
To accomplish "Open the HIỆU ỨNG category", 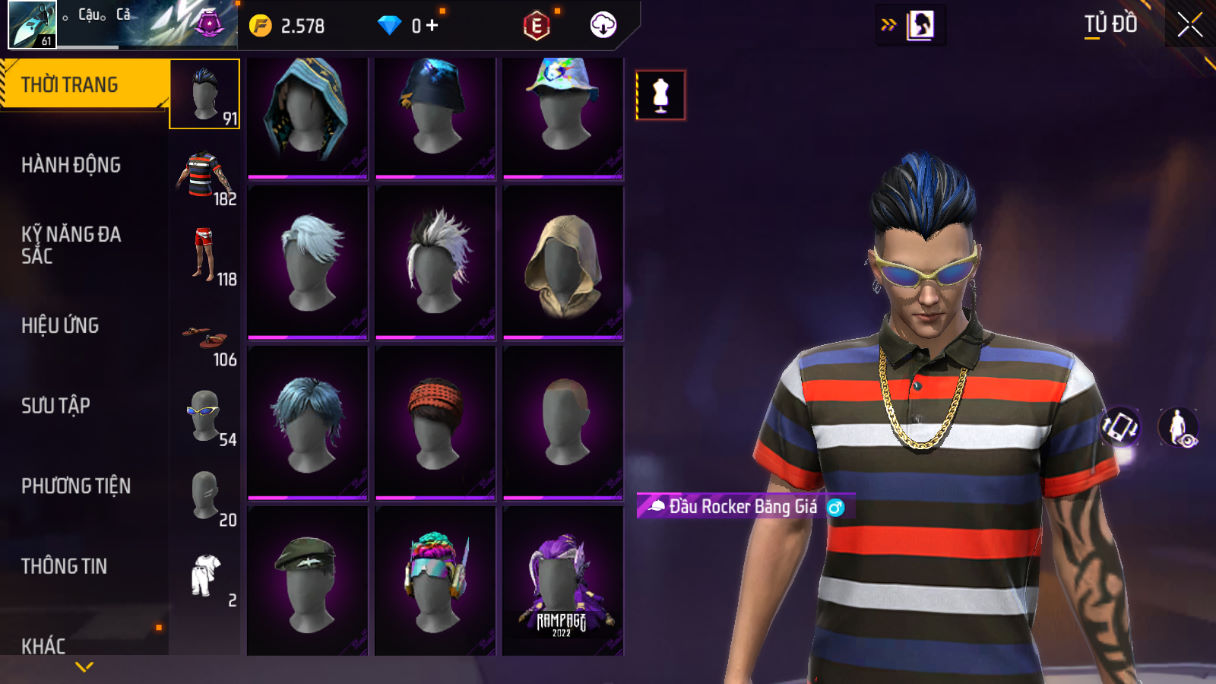I will click(60, 325).
